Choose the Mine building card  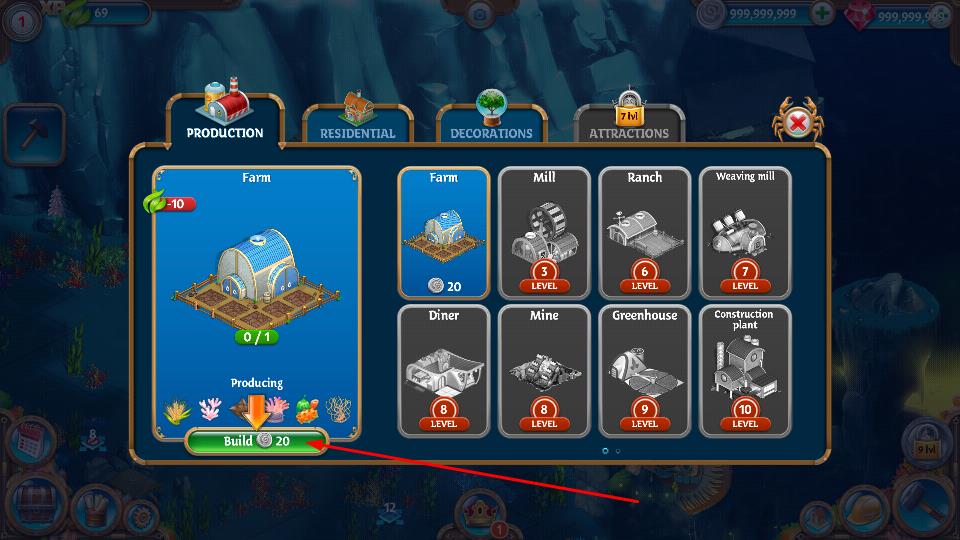tap(544, 370)
